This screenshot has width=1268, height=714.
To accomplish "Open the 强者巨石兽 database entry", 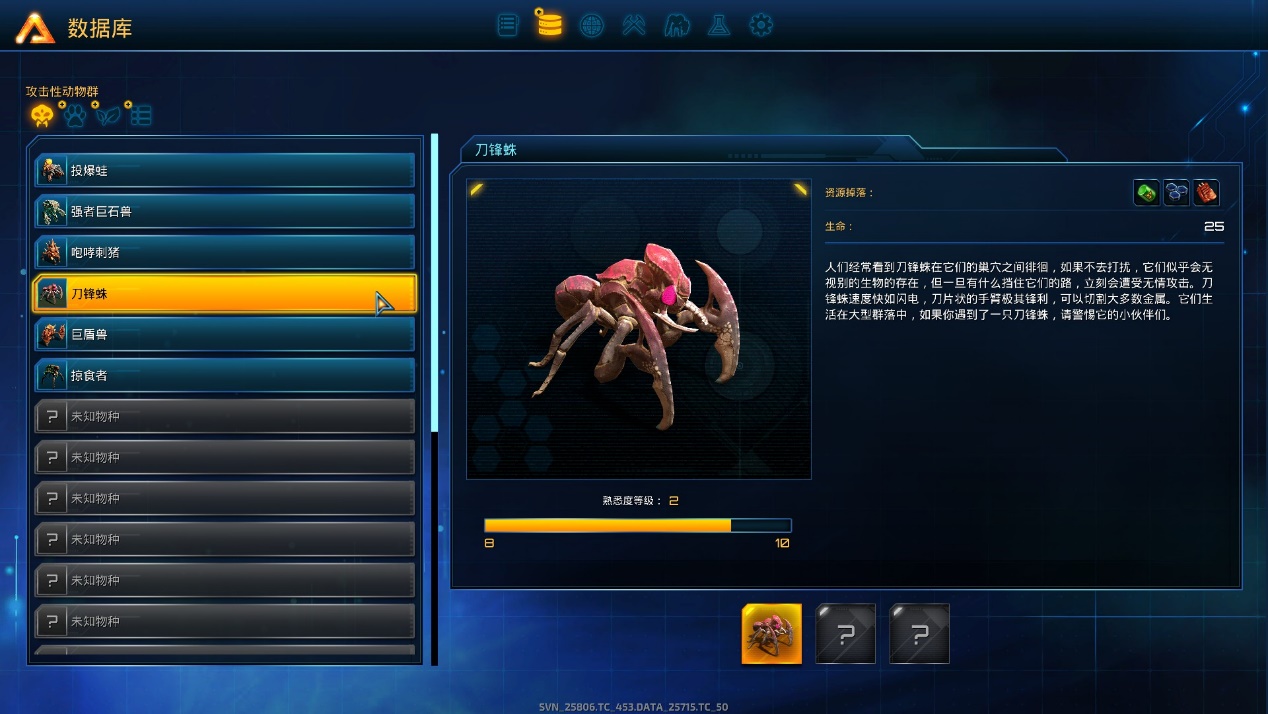I will point(224,212).
